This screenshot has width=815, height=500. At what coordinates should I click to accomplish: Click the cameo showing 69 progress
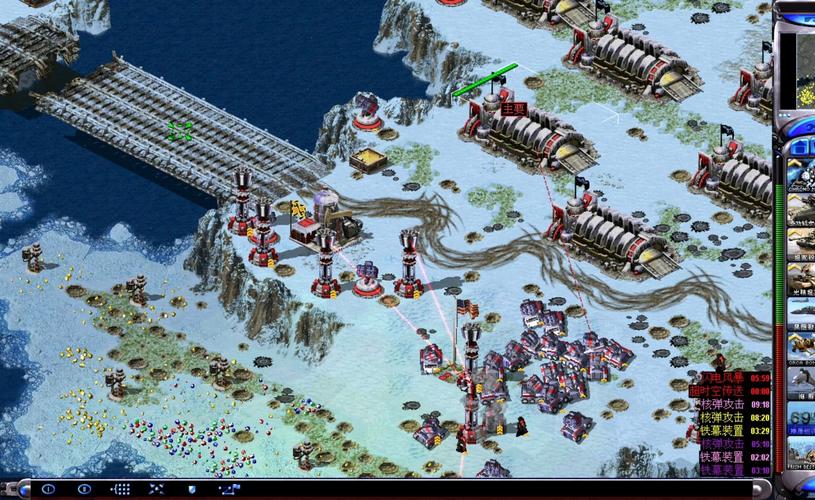point(800,418)
